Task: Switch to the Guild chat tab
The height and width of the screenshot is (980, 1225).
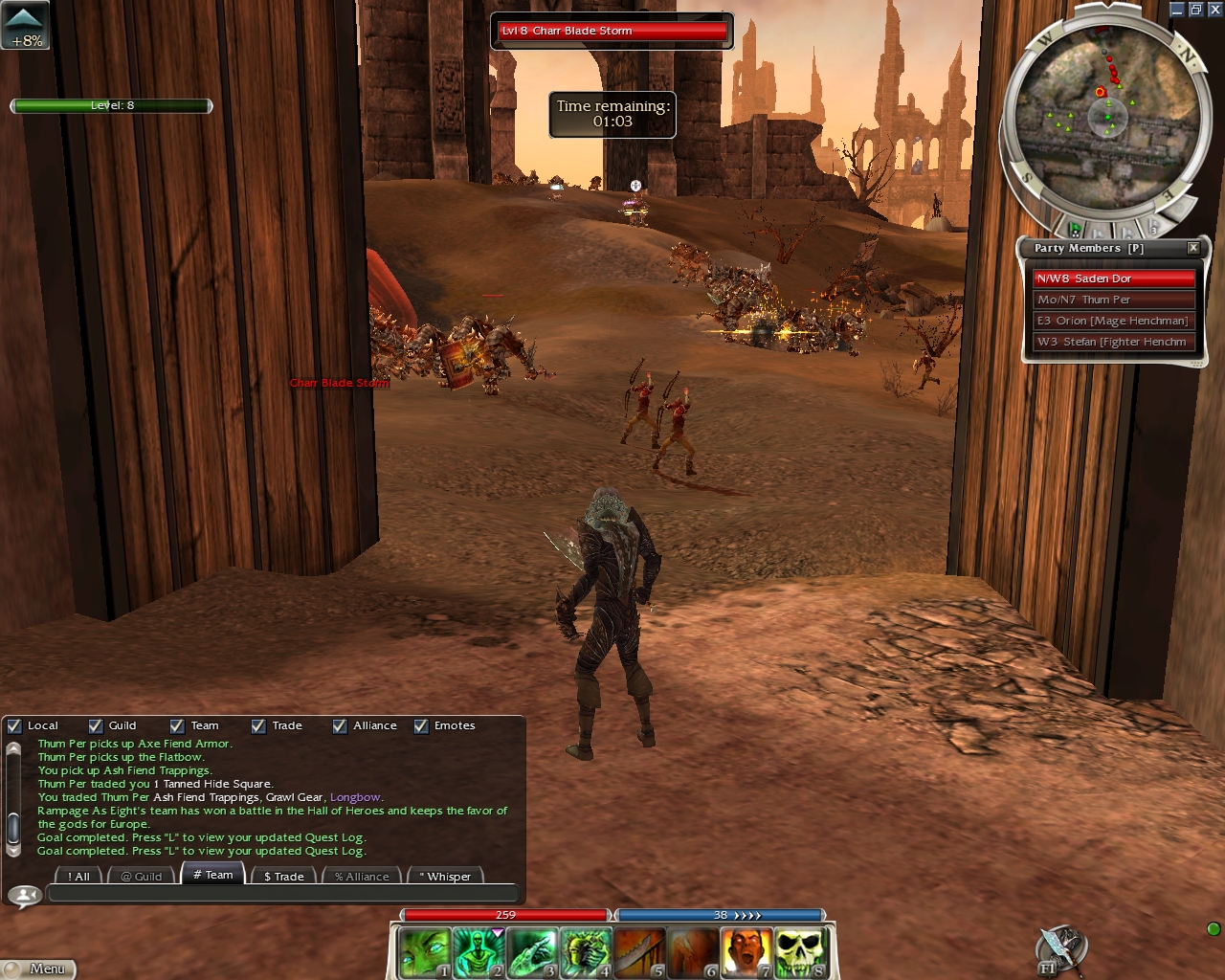Action: (x=142, y=876)
